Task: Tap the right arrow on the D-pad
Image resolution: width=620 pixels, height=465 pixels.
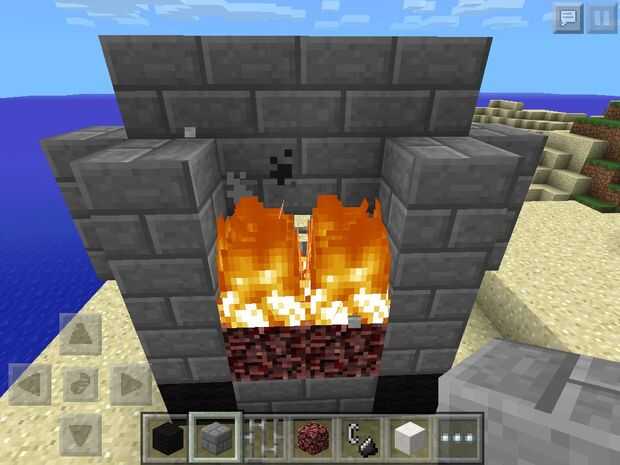Action: pyautogui.click(x=129, y=384)
